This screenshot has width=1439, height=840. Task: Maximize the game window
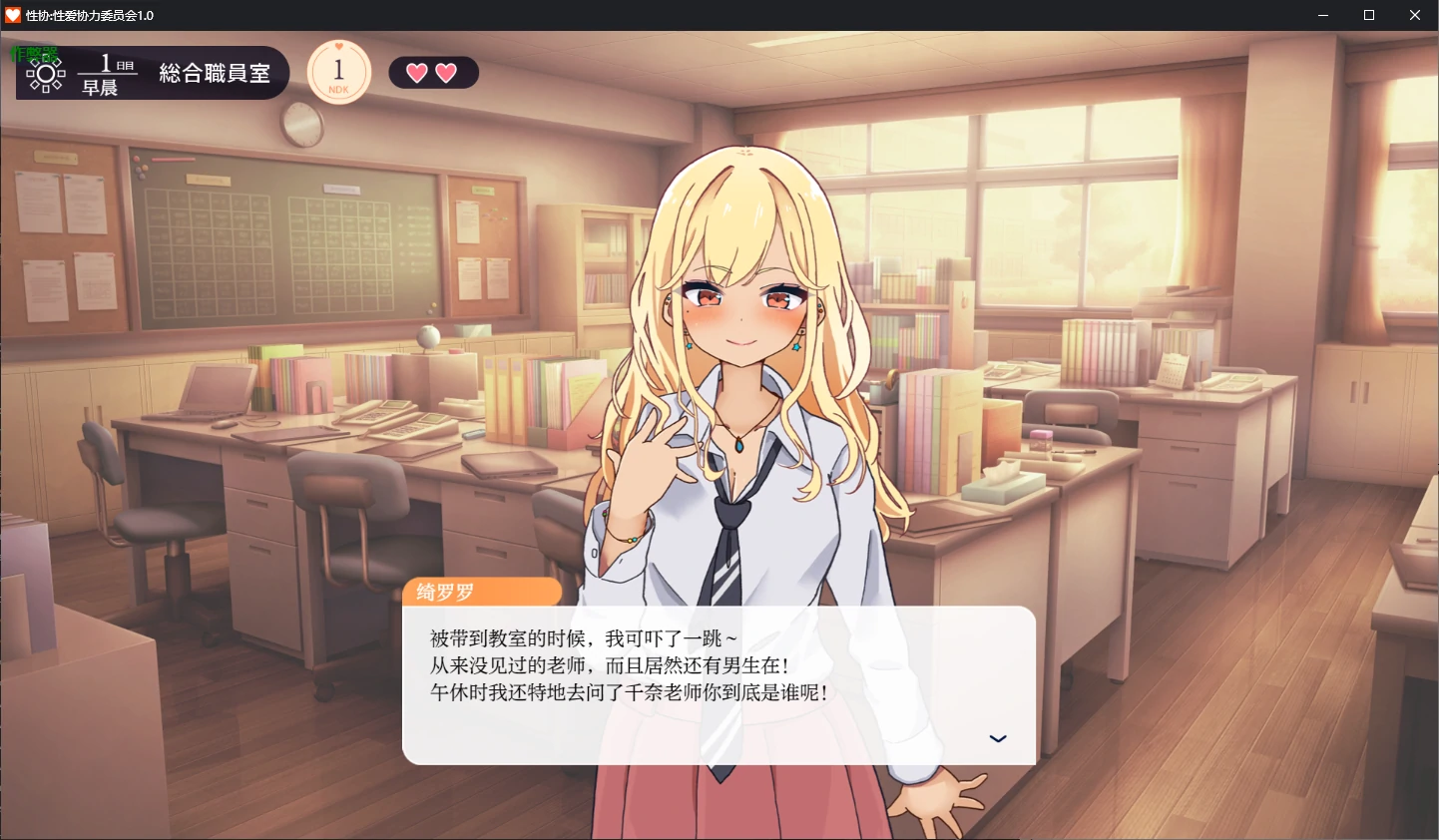pos(1368,15)
